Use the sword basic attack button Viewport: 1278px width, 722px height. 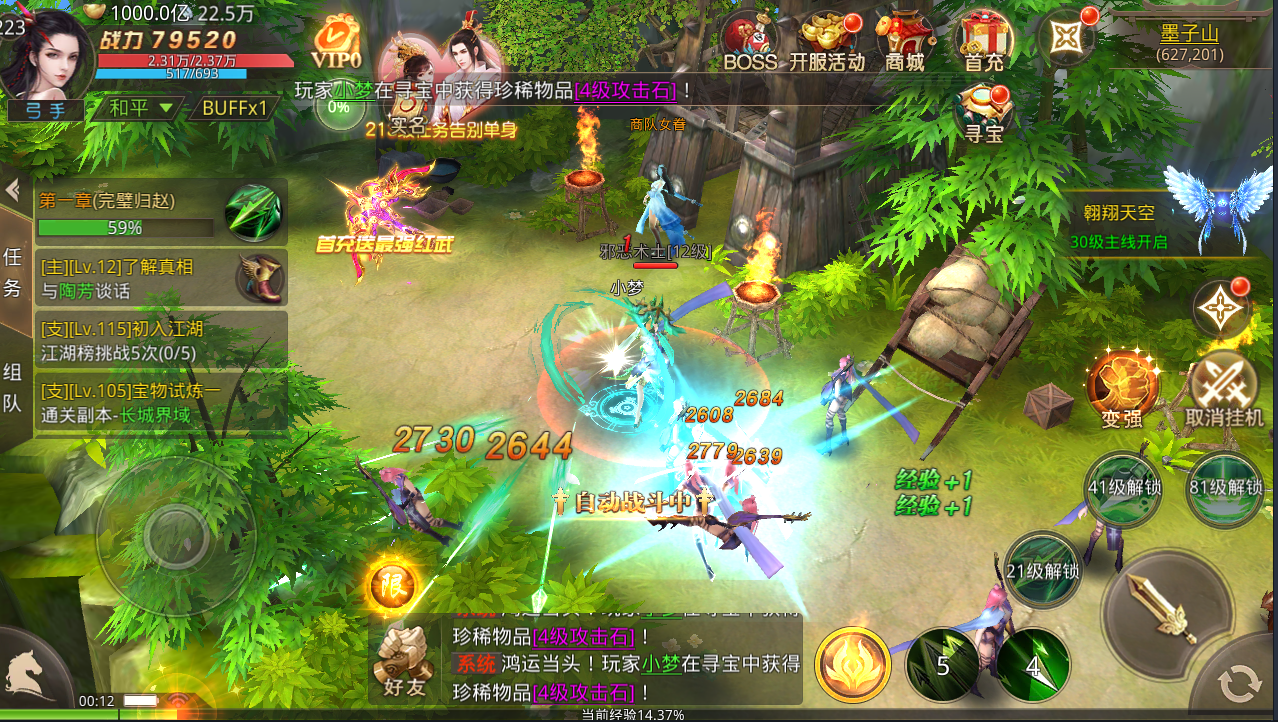(x=1165, y=604)
